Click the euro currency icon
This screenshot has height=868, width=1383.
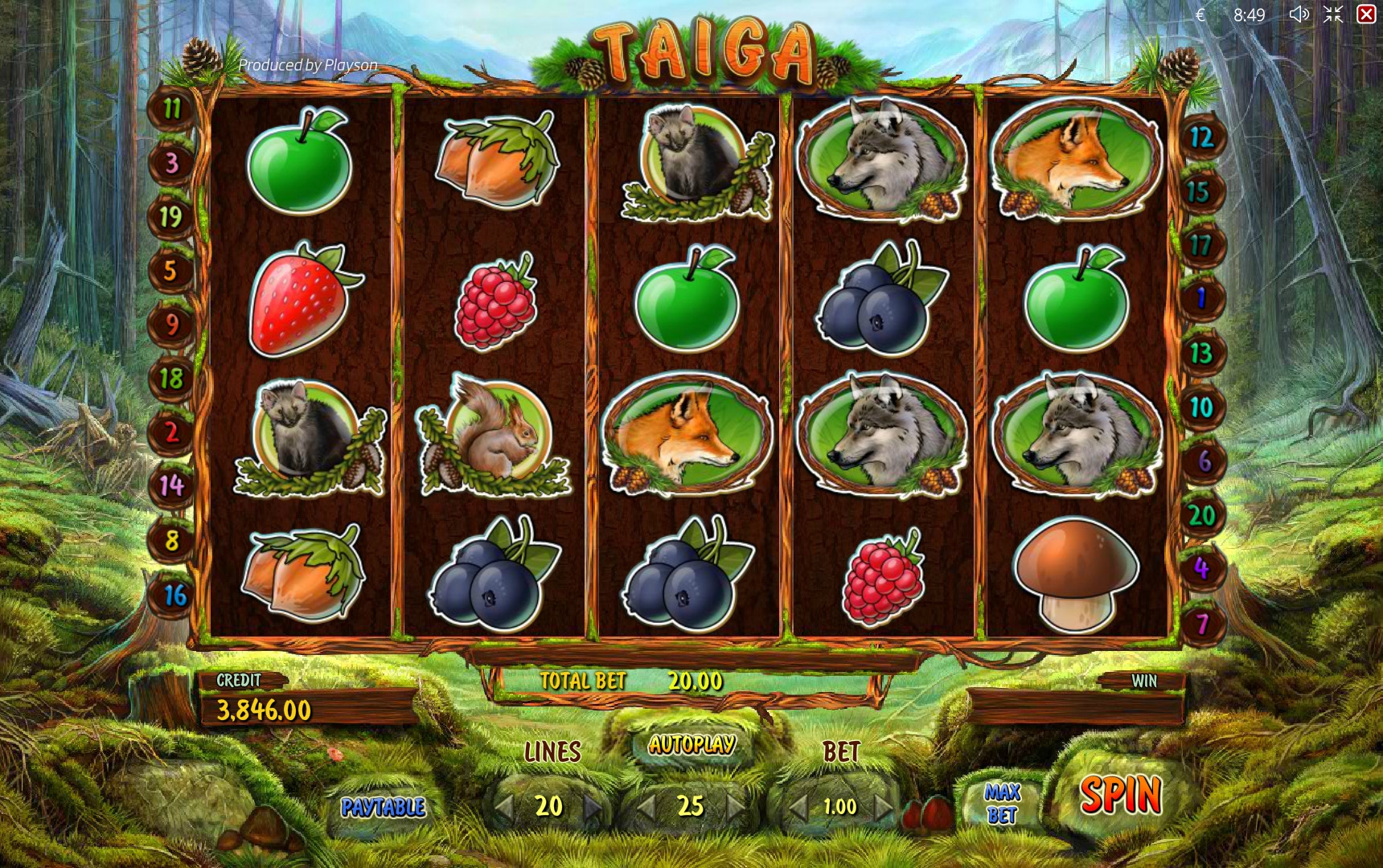click(x=1200, y=14)
